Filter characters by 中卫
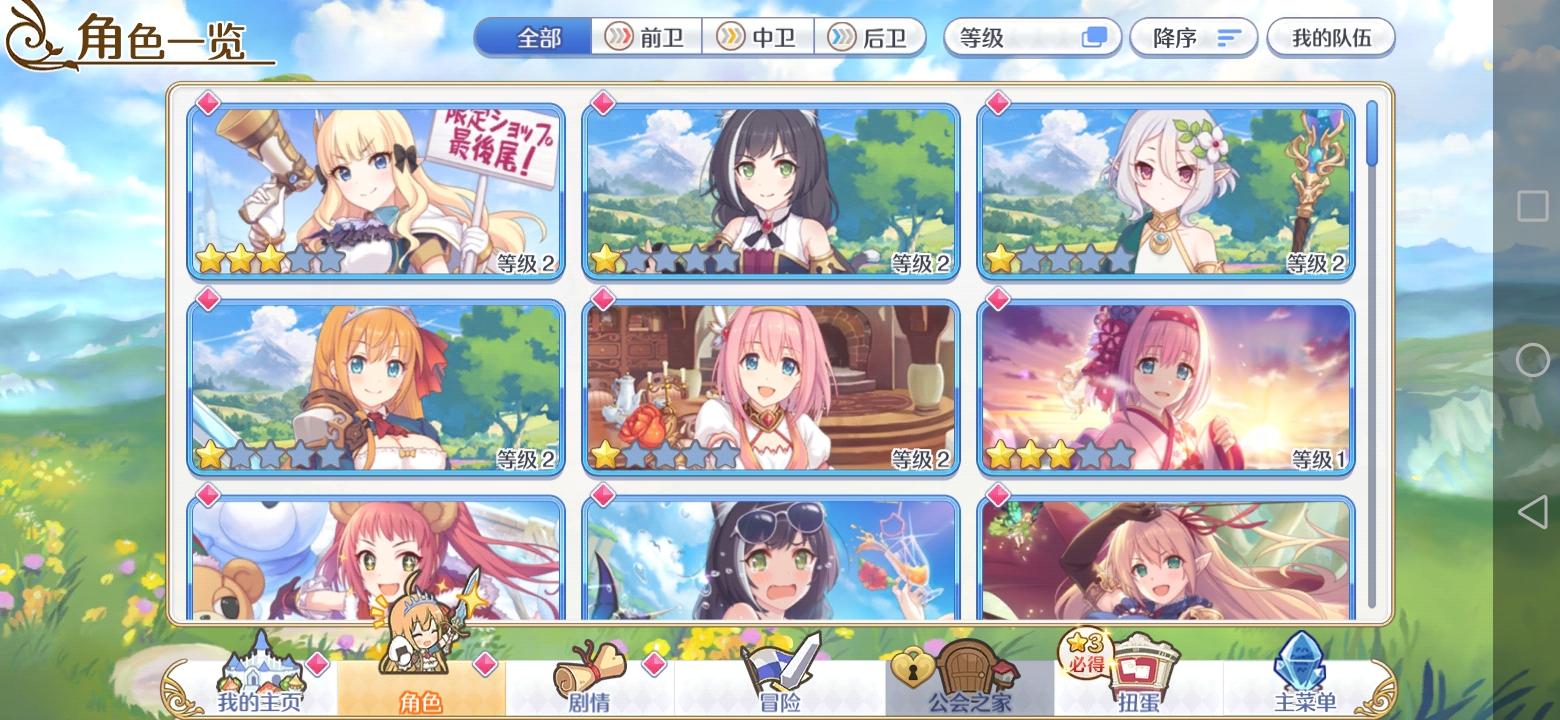 (x=758, y=37)
